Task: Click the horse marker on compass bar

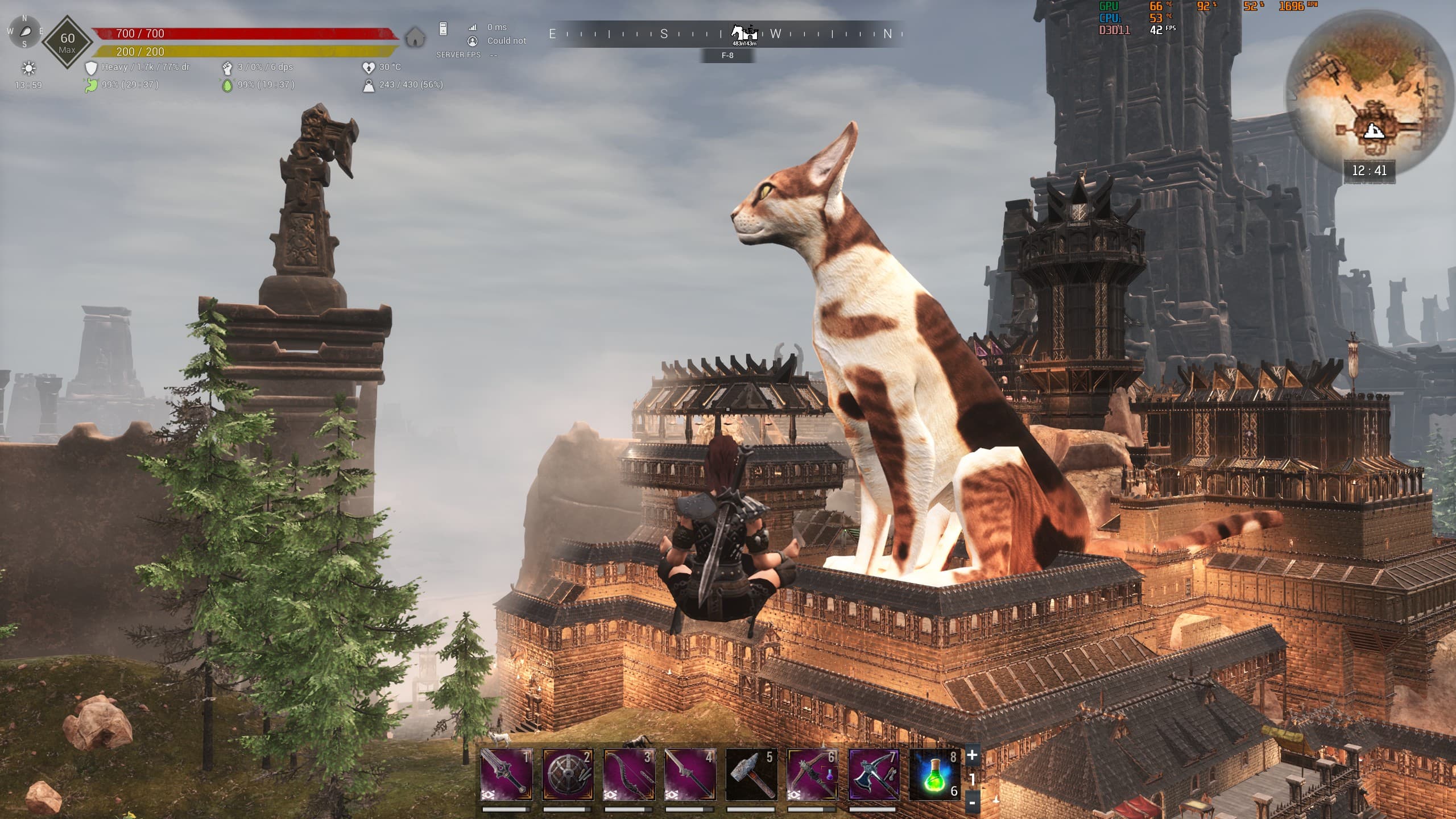Action: click(744, 34)
